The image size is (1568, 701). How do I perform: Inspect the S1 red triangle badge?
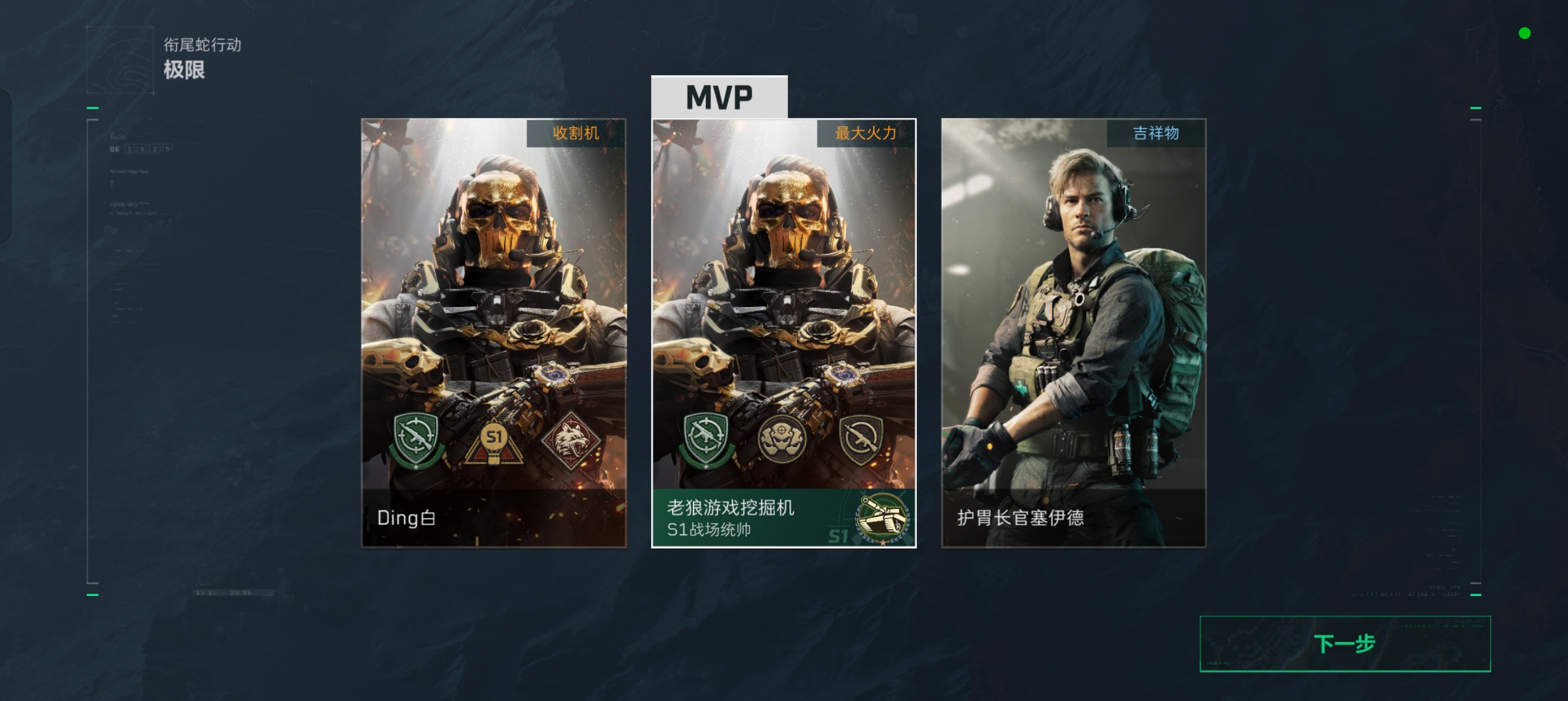click(494, 441)
